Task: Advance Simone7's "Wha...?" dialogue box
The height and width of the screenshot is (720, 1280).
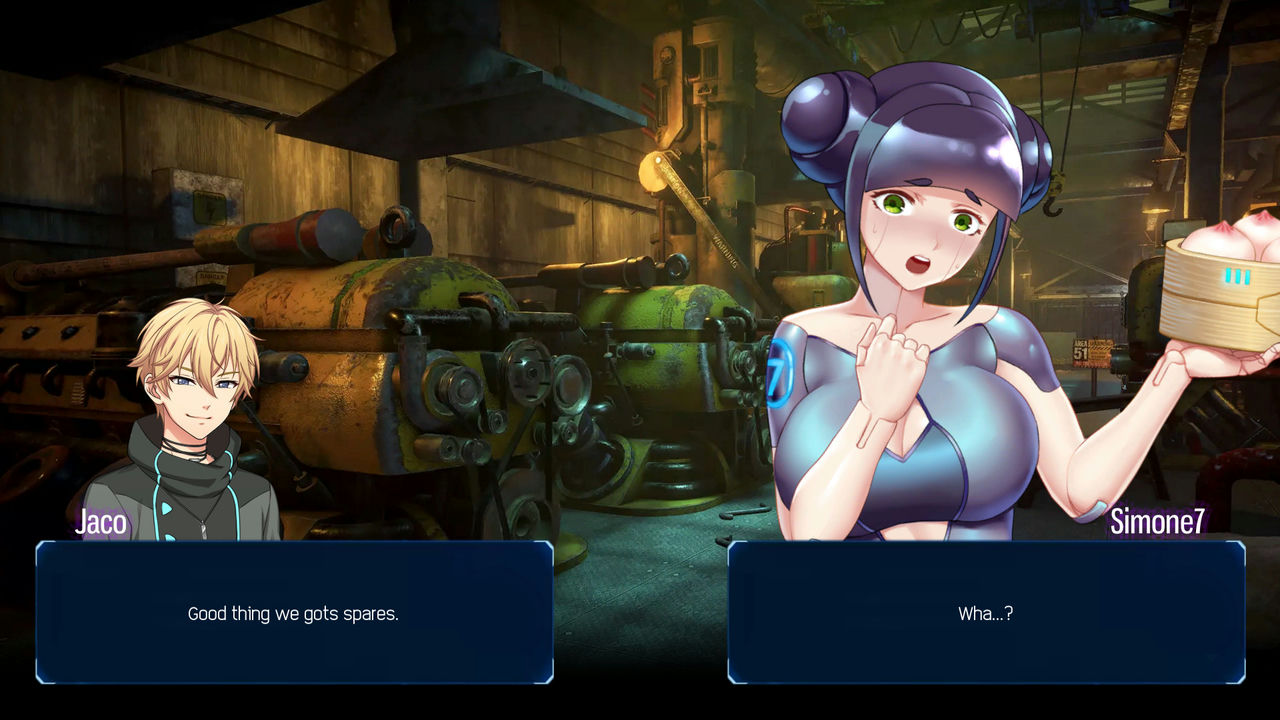Action: [x=986, y=613]
